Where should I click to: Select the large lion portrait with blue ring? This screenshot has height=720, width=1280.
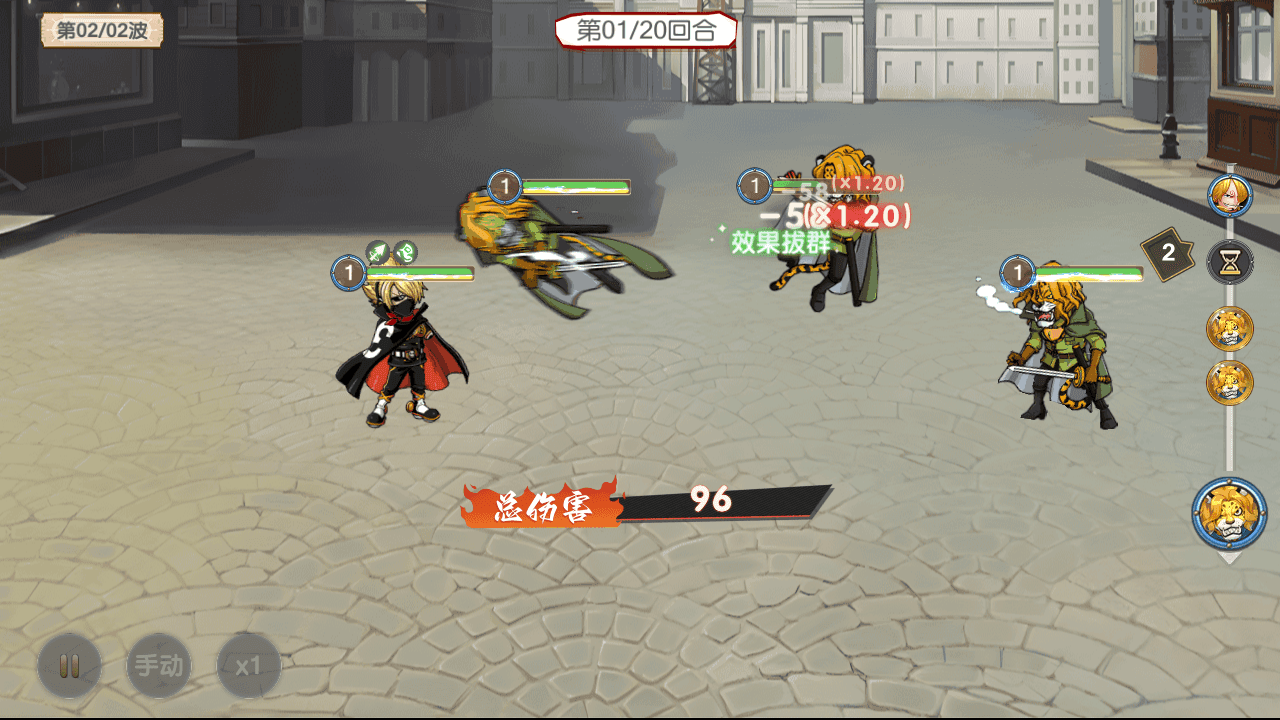point(1229,514)
